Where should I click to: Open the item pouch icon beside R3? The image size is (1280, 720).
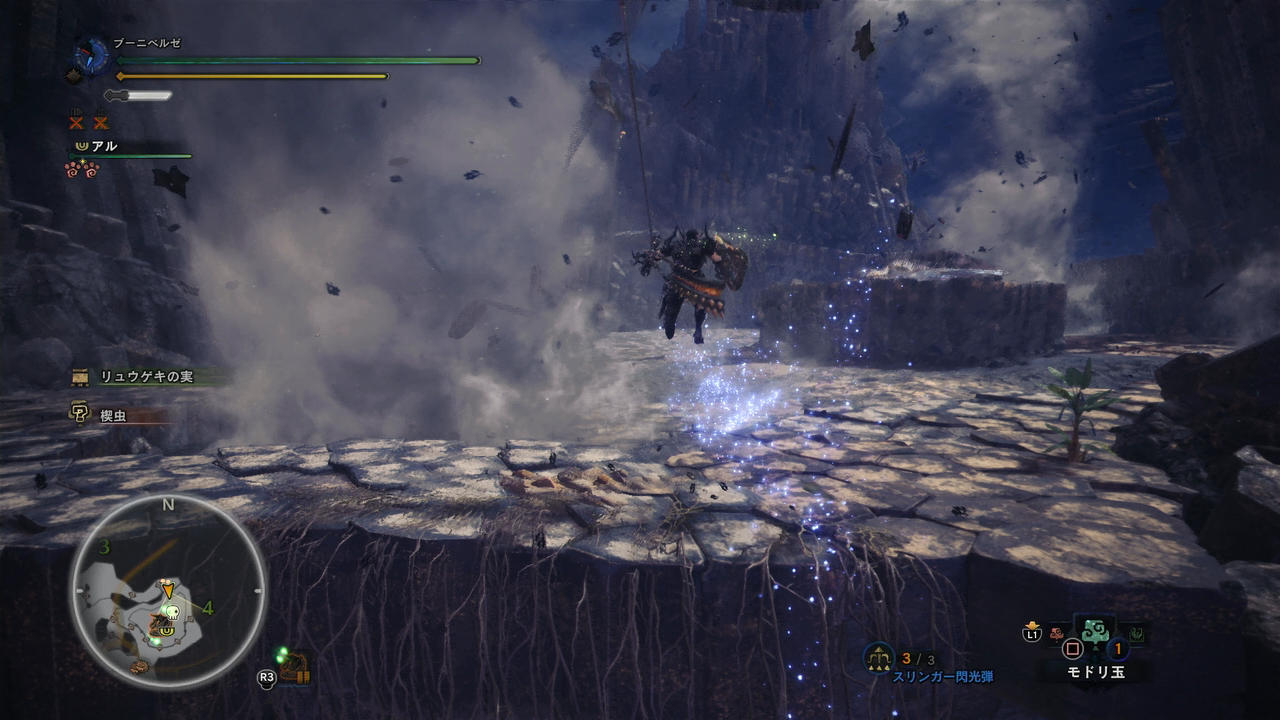[x=295, y=668]
